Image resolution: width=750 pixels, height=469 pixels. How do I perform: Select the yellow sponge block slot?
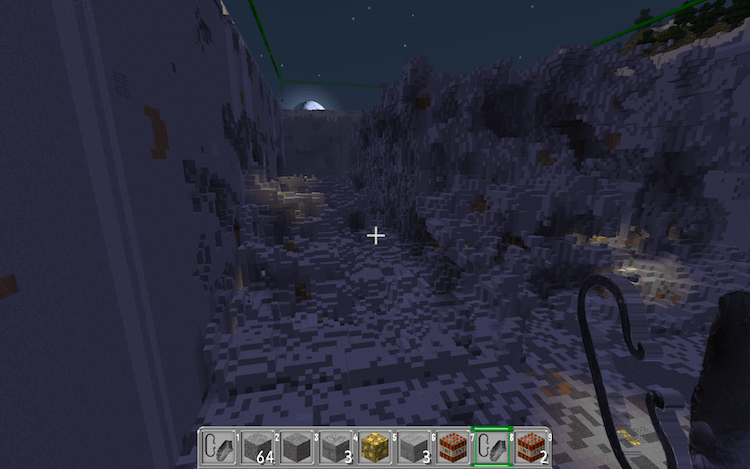pos(374,447)
